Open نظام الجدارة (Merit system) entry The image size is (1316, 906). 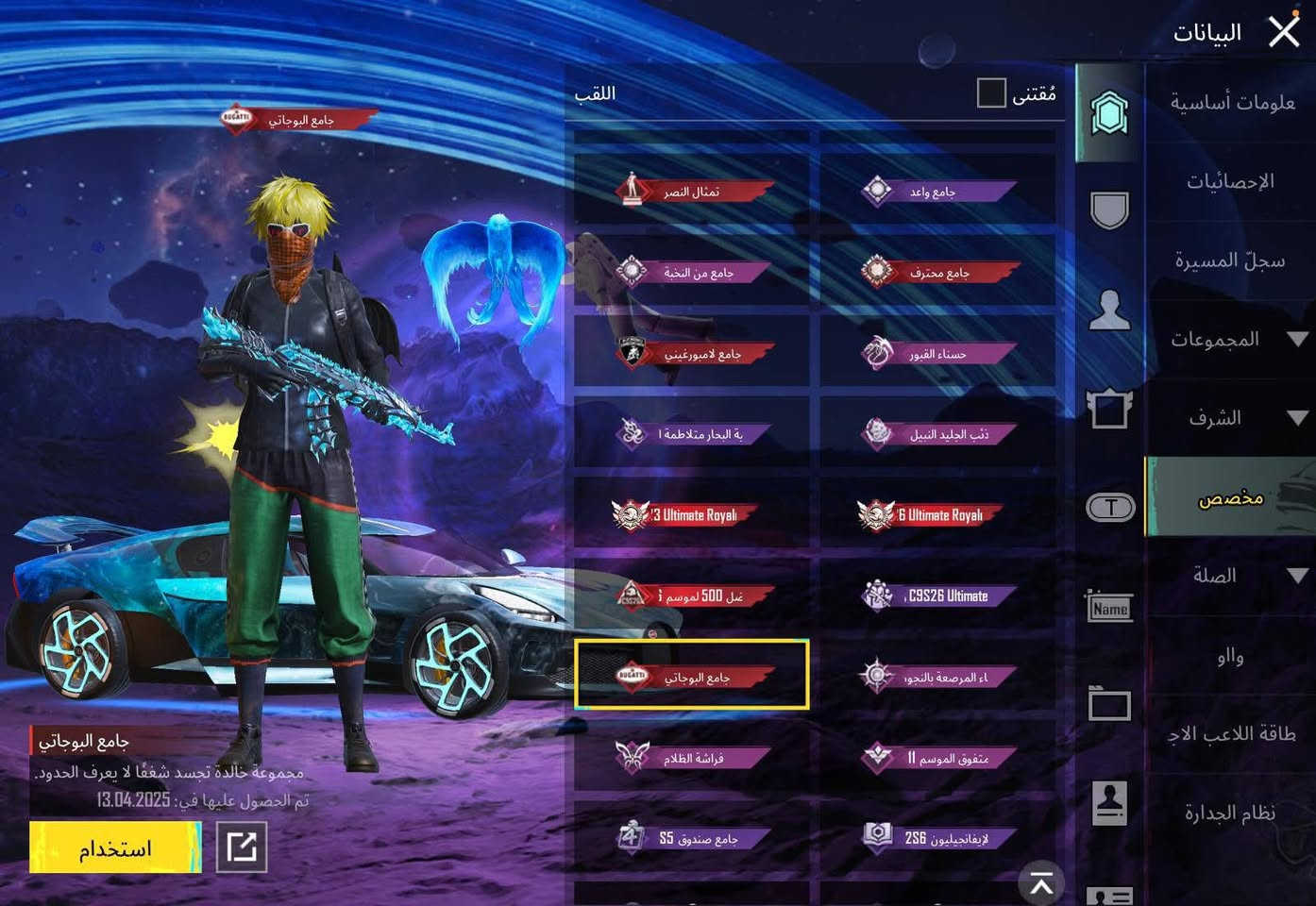tap(1229, 813)
